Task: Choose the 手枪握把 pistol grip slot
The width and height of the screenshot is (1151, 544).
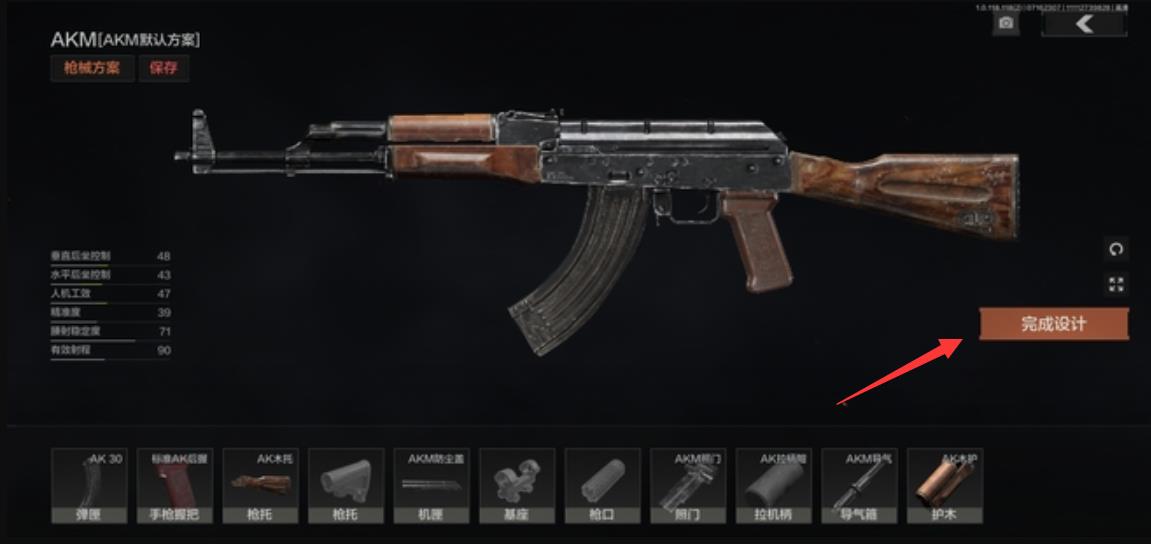Action: pos(175,486)
